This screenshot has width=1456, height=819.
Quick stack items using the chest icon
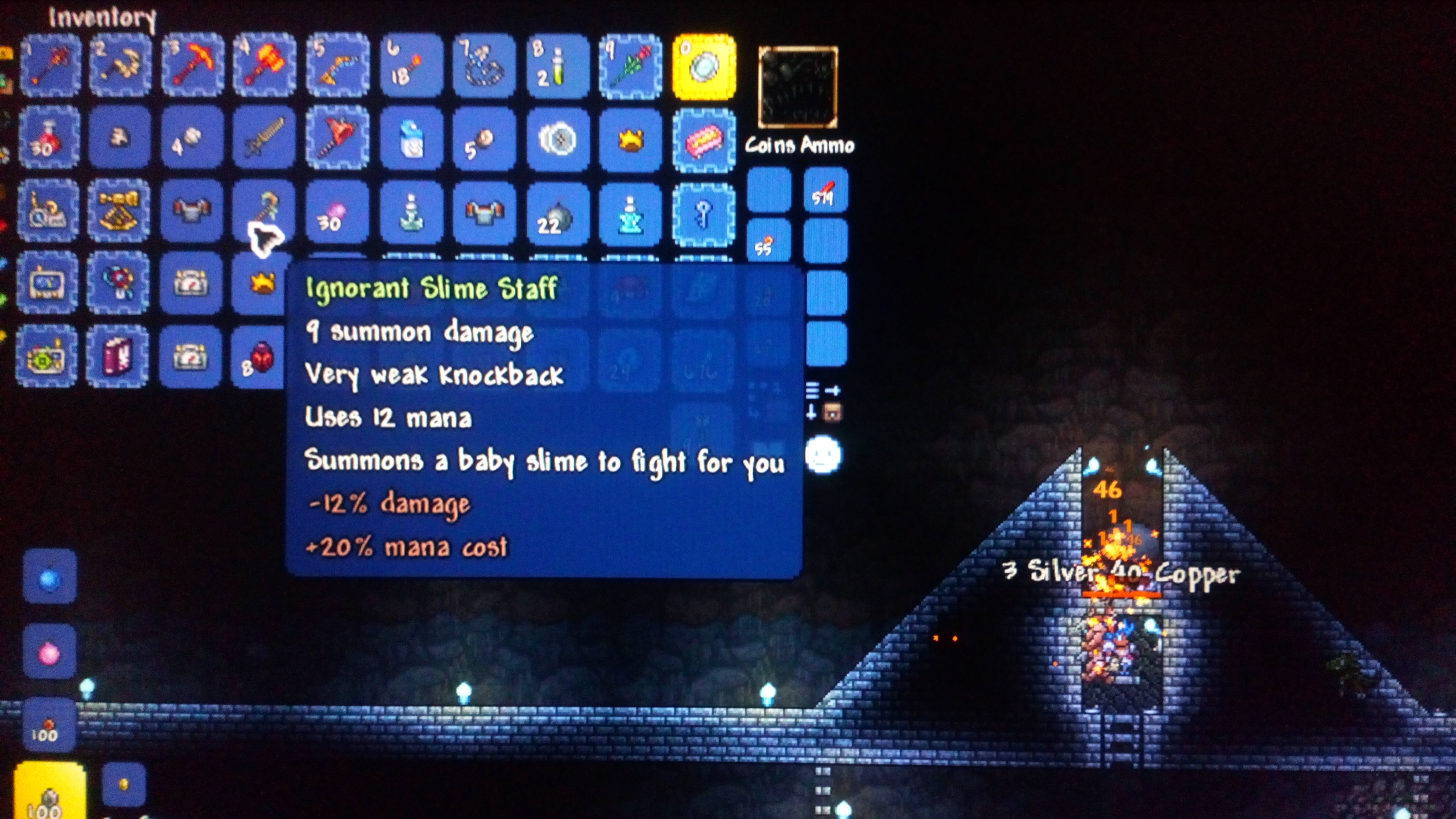click(833, 413)
